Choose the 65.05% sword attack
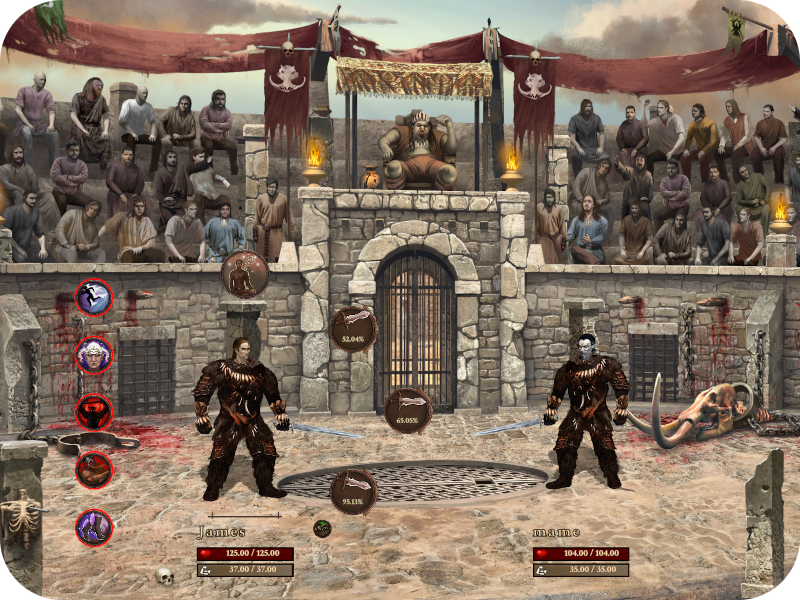This screenshot has height=600, width=800. click(408, 410)
